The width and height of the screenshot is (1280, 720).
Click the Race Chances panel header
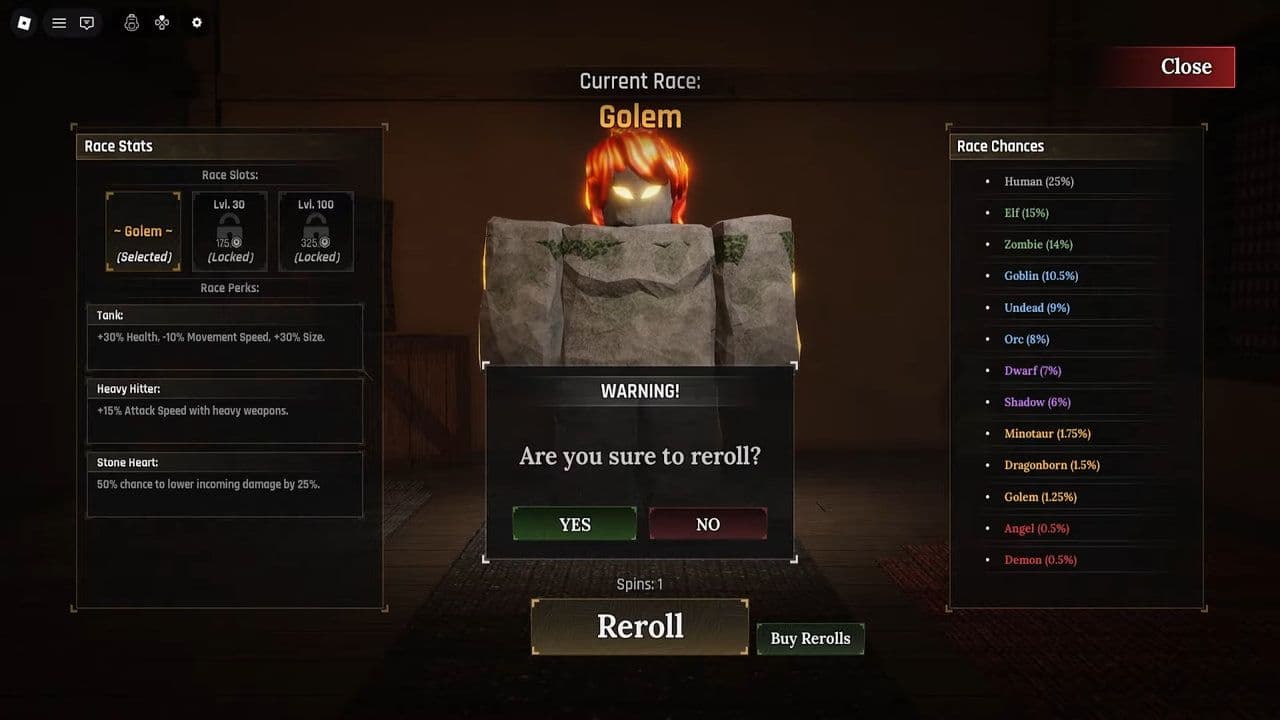coord(1000,146)
